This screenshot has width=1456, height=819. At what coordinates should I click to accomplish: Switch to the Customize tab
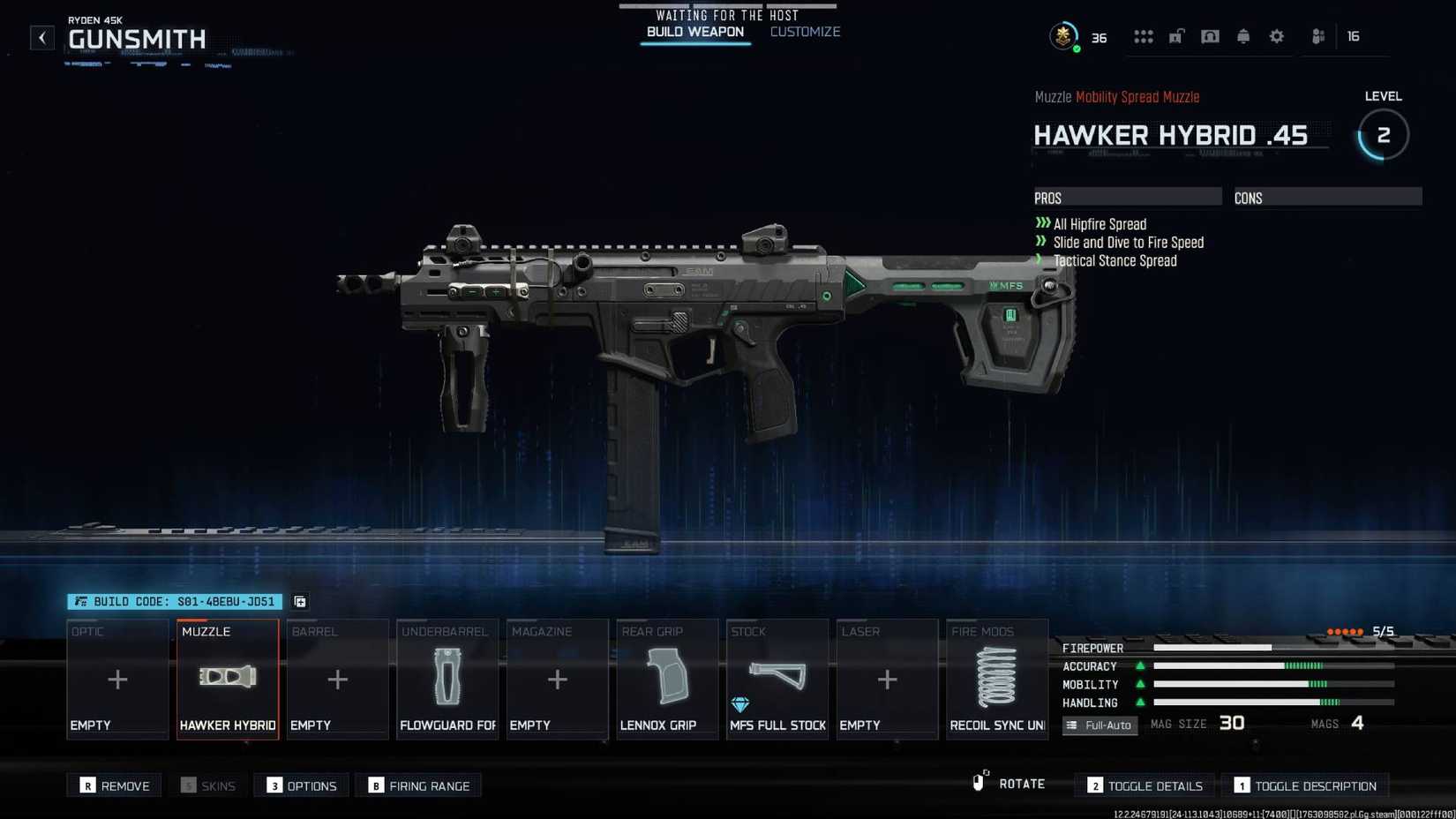point(804,32)
